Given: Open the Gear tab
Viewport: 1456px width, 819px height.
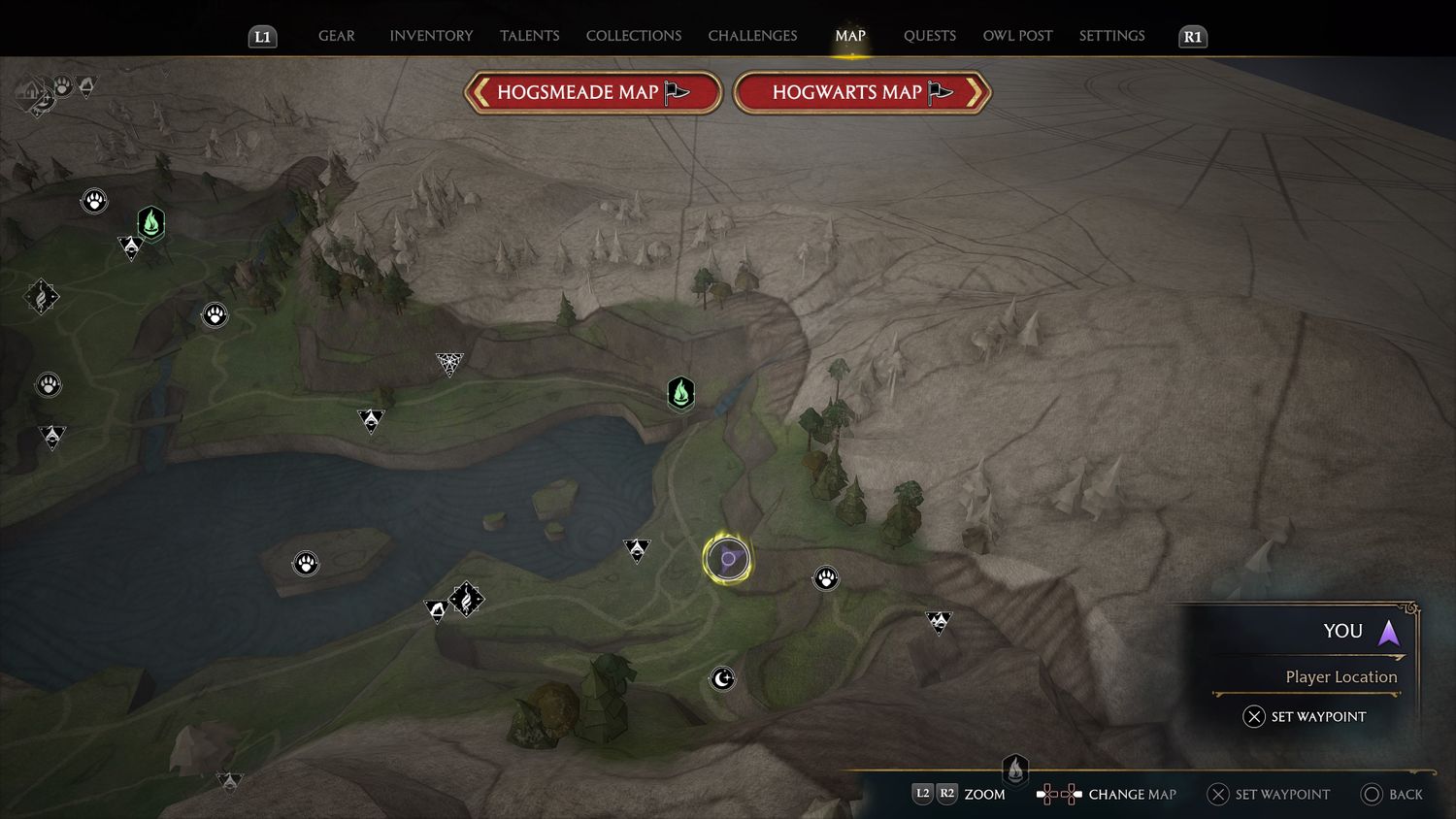Looking at the screenshot, I should click(337, 36).
